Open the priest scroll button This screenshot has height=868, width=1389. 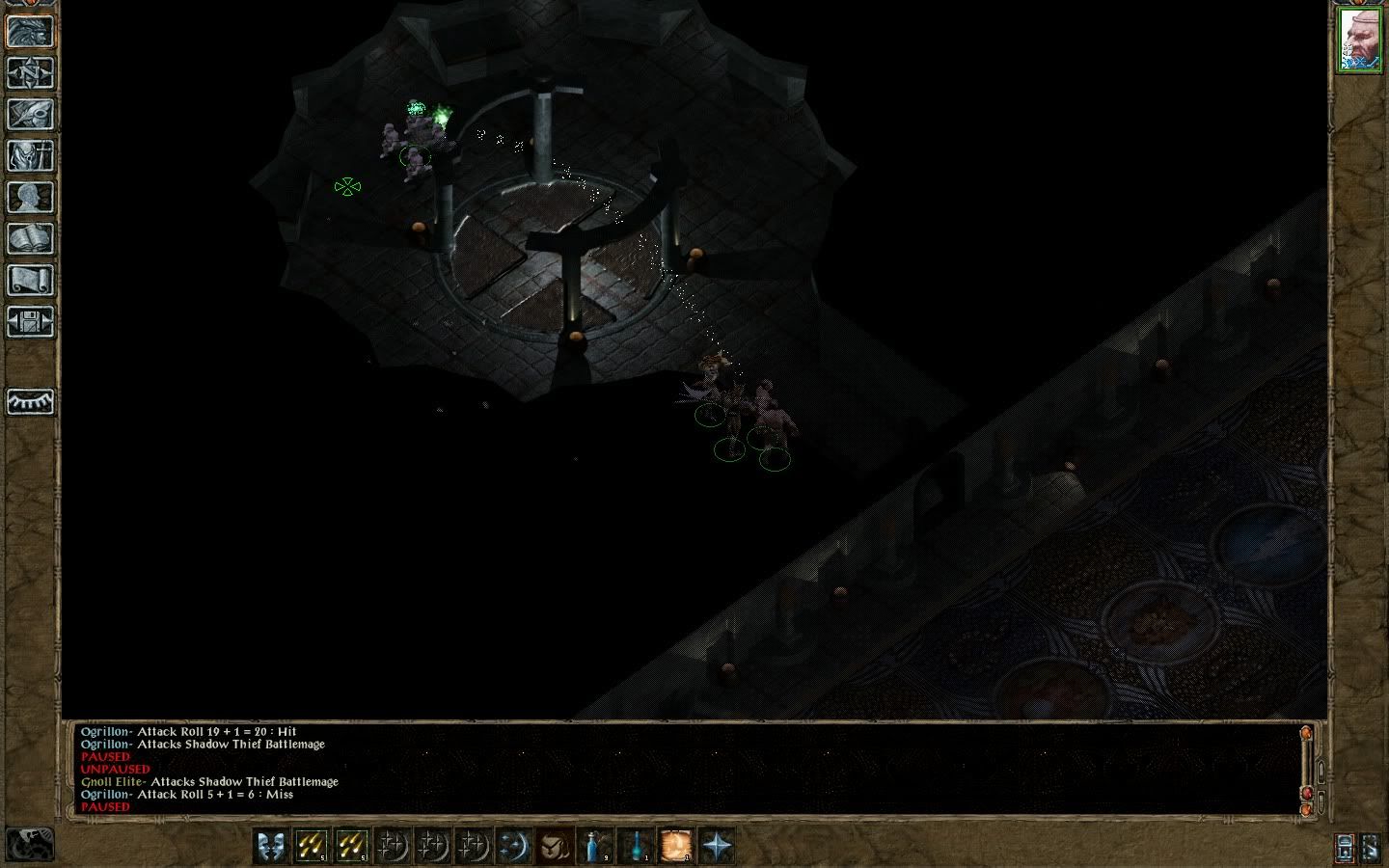click(x=31, y=280)
